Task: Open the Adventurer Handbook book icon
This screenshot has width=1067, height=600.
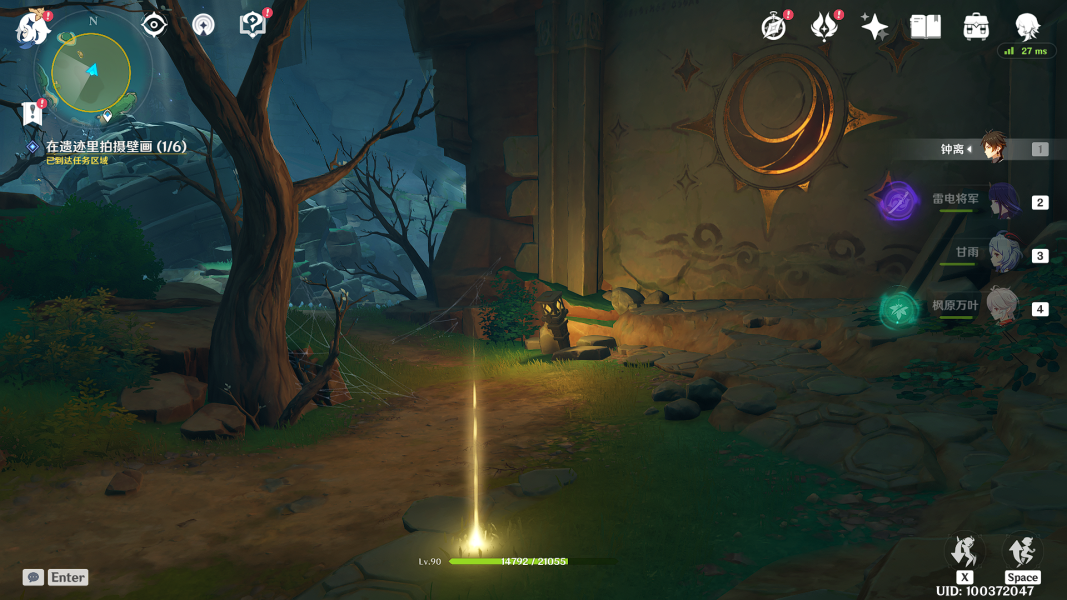Action: [x=925, y=27]
